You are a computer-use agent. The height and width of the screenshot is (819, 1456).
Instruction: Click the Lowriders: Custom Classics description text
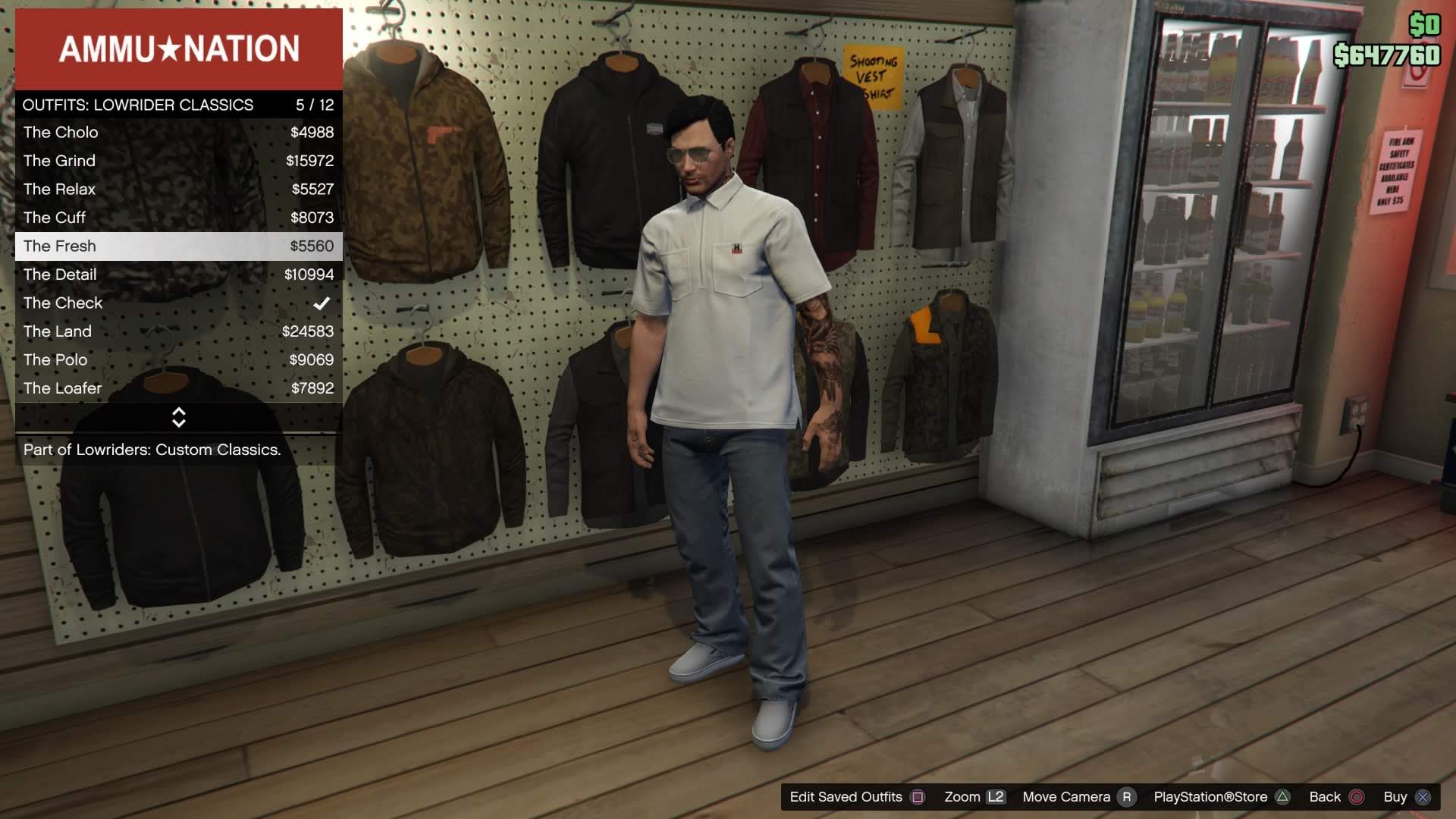tap(152, 449)
